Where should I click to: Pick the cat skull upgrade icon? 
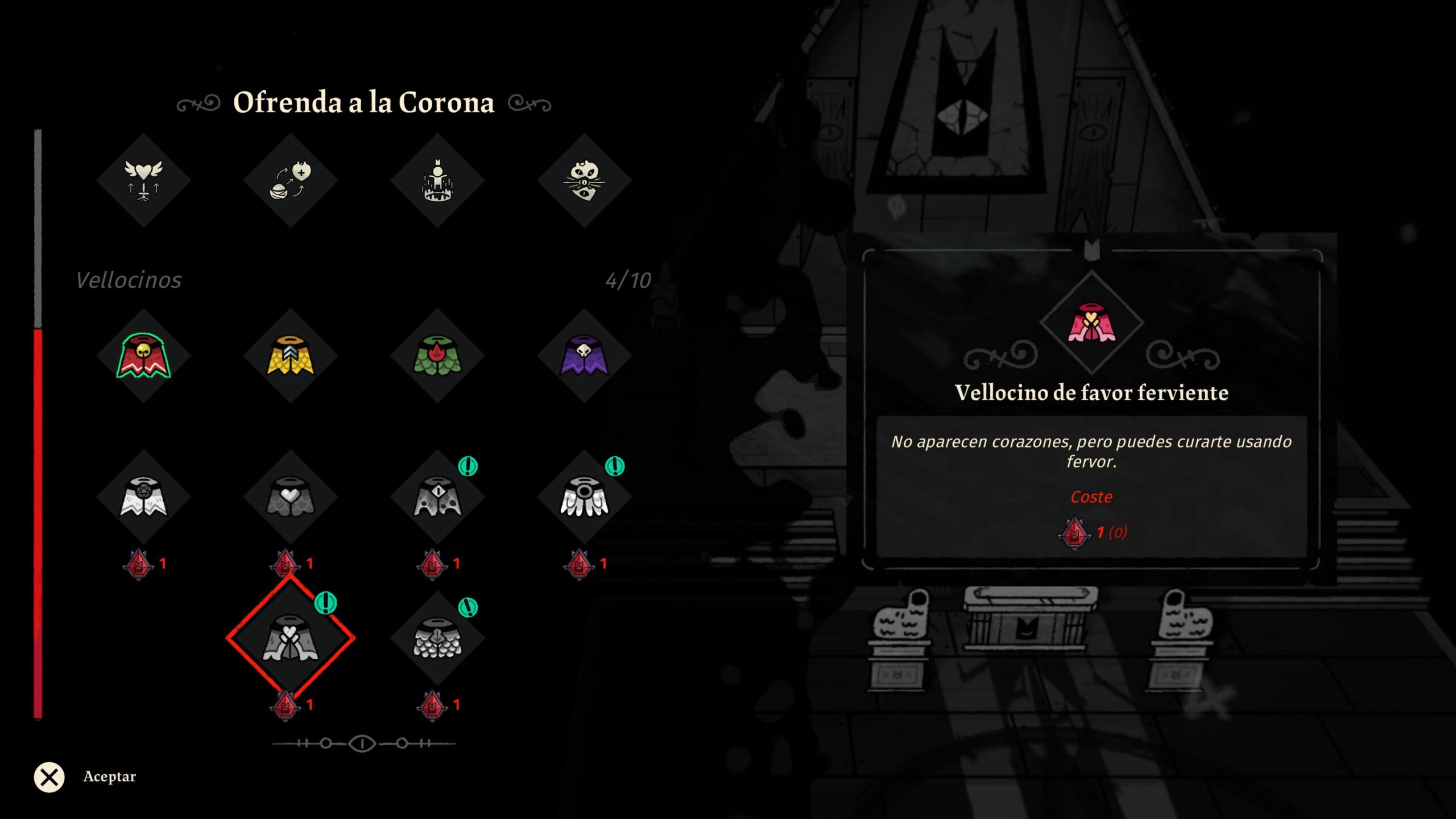pyautogui.click(x=584, y=180)
